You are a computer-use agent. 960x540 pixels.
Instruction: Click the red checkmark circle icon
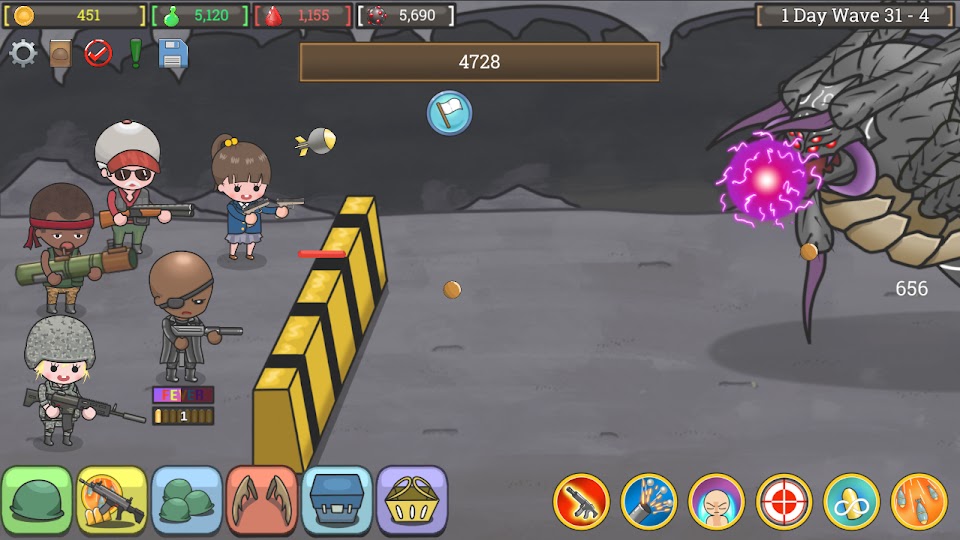point(98,53)
